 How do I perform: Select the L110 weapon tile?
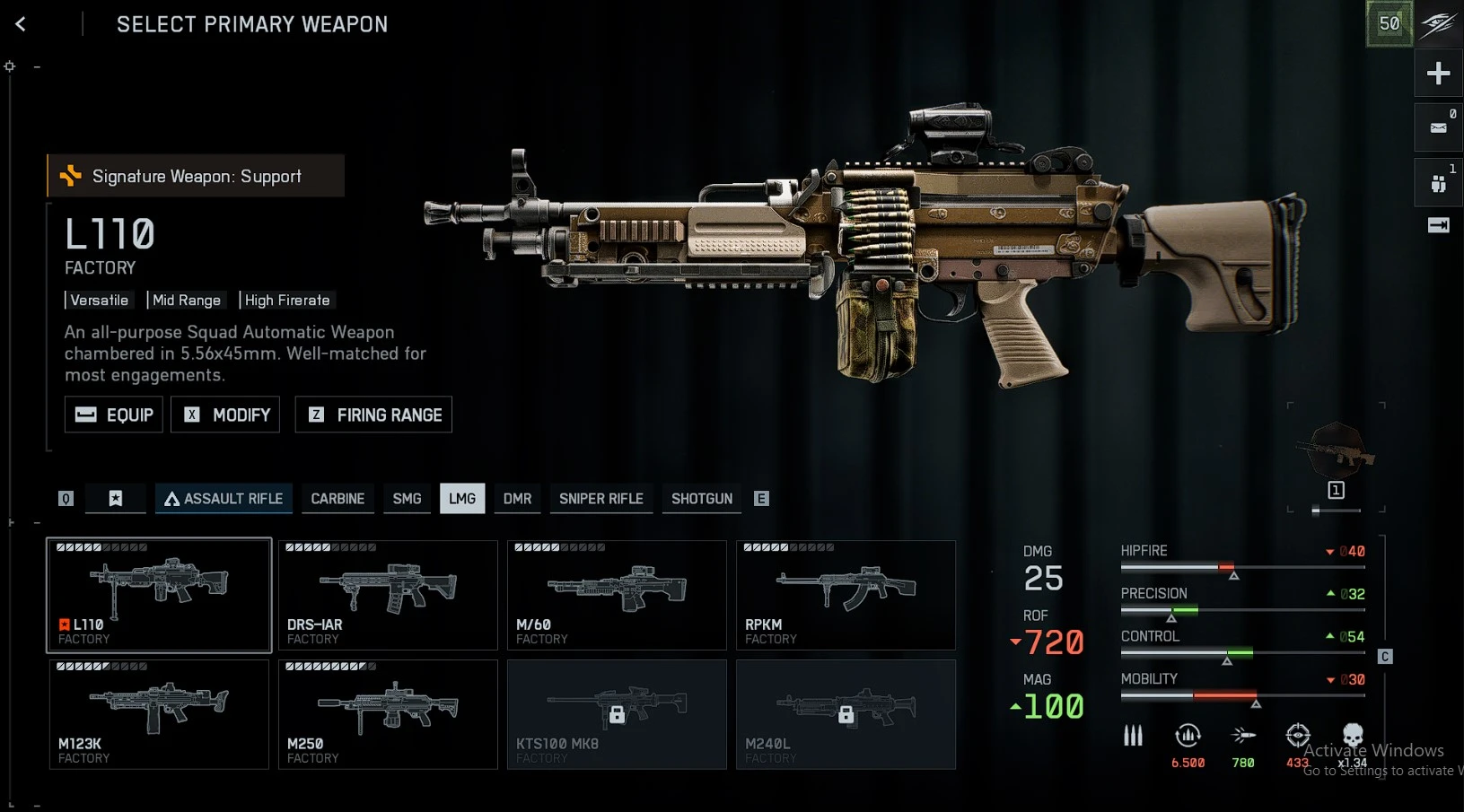coord(159,595)
